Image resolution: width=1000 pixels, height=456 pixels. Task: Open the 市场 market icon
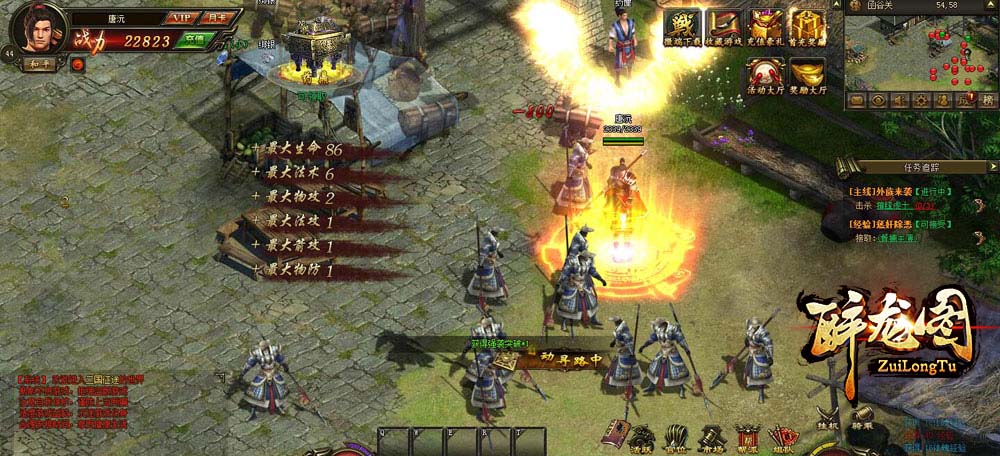click(x=712, y=436)
